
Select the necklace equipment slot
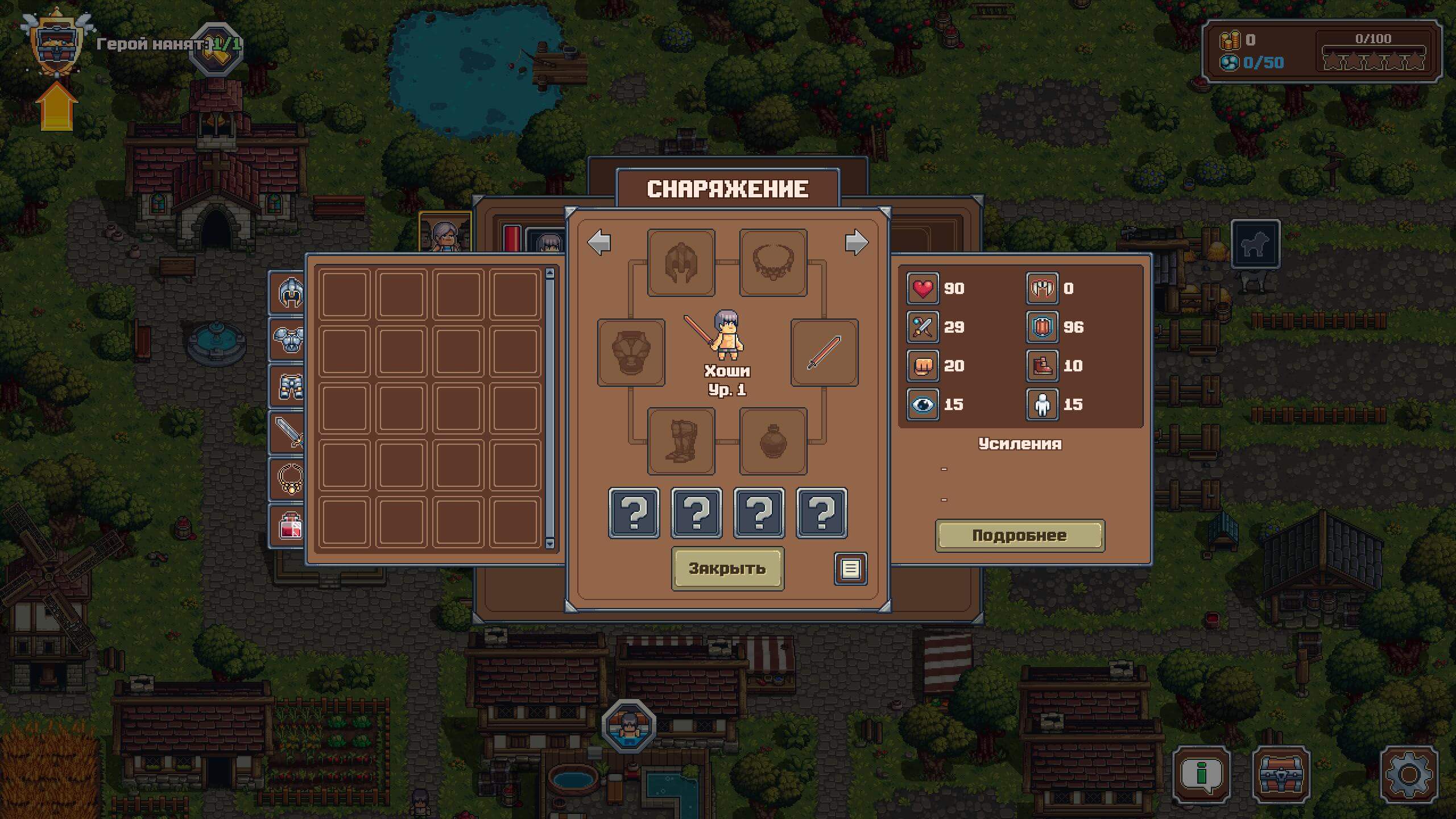(773, 263)
